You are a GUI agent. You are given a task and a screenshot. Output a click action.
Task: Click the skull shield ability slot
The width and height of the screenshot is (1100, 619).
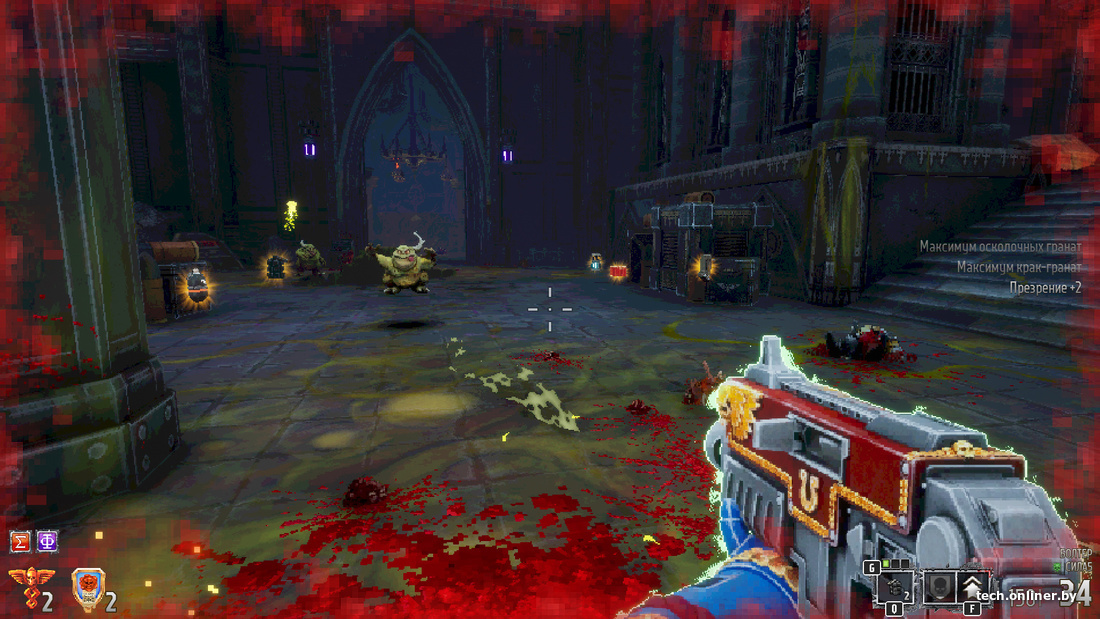[x=939, y=586]
